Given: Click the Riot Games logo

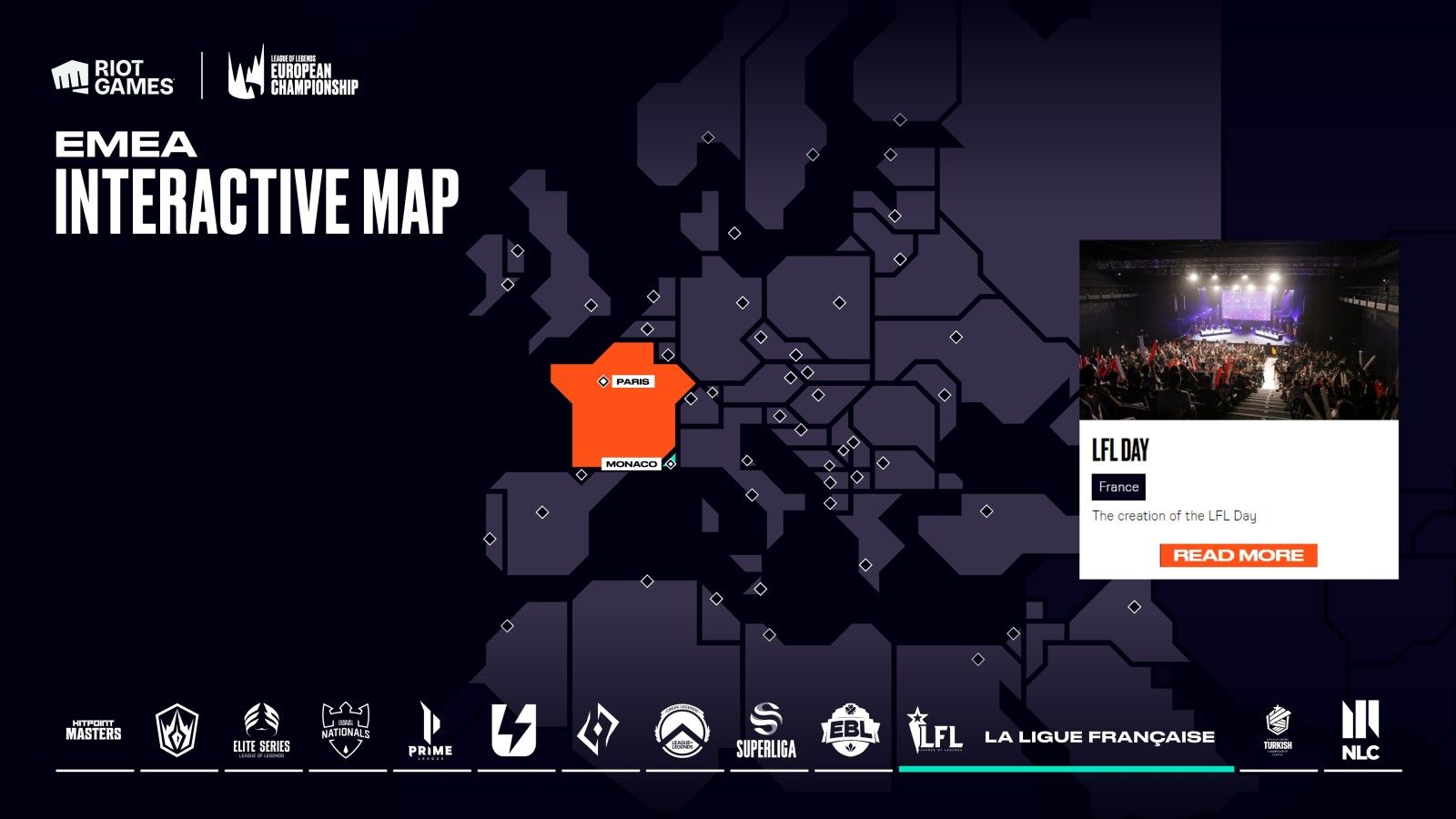Looking at the screenshot, I should [113, 78].
